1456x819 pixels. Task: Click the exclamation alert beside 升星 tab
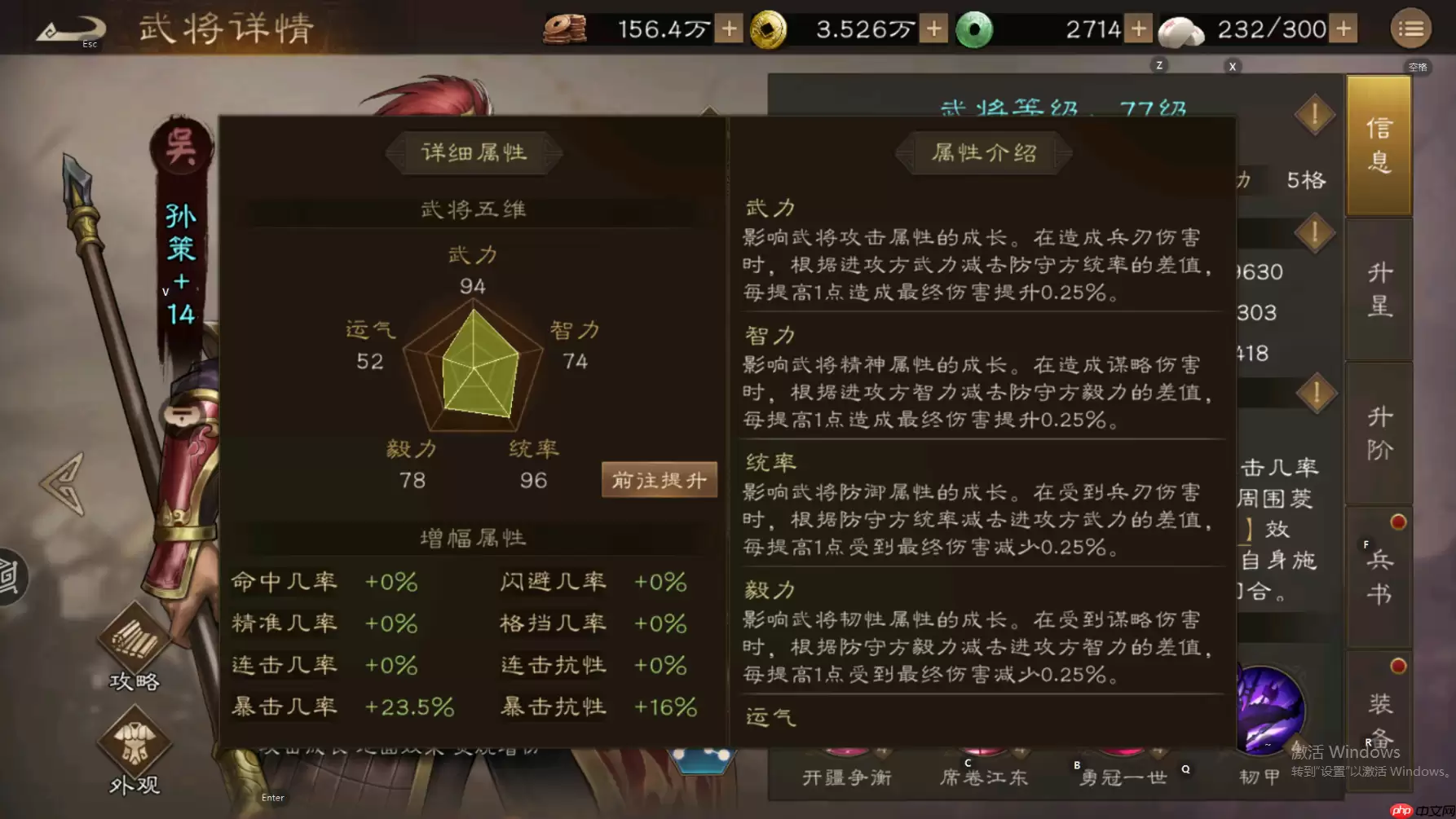pyautogui.click(x=1314, y=233)
